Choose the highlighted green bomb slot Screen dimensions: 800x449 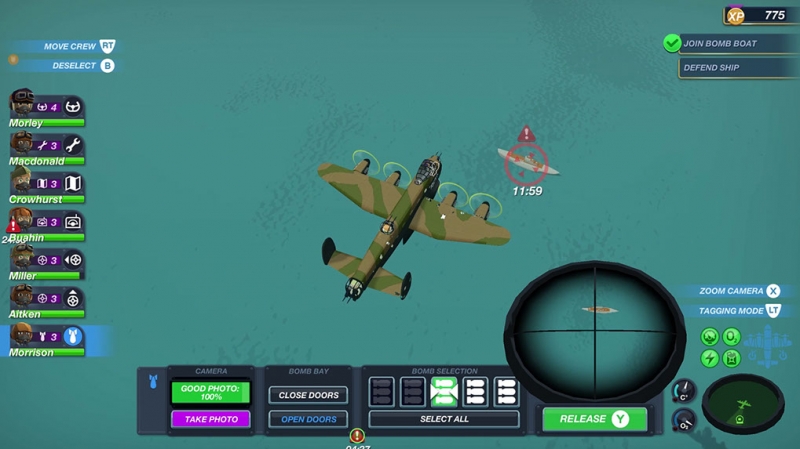click(x=444, y=391)
